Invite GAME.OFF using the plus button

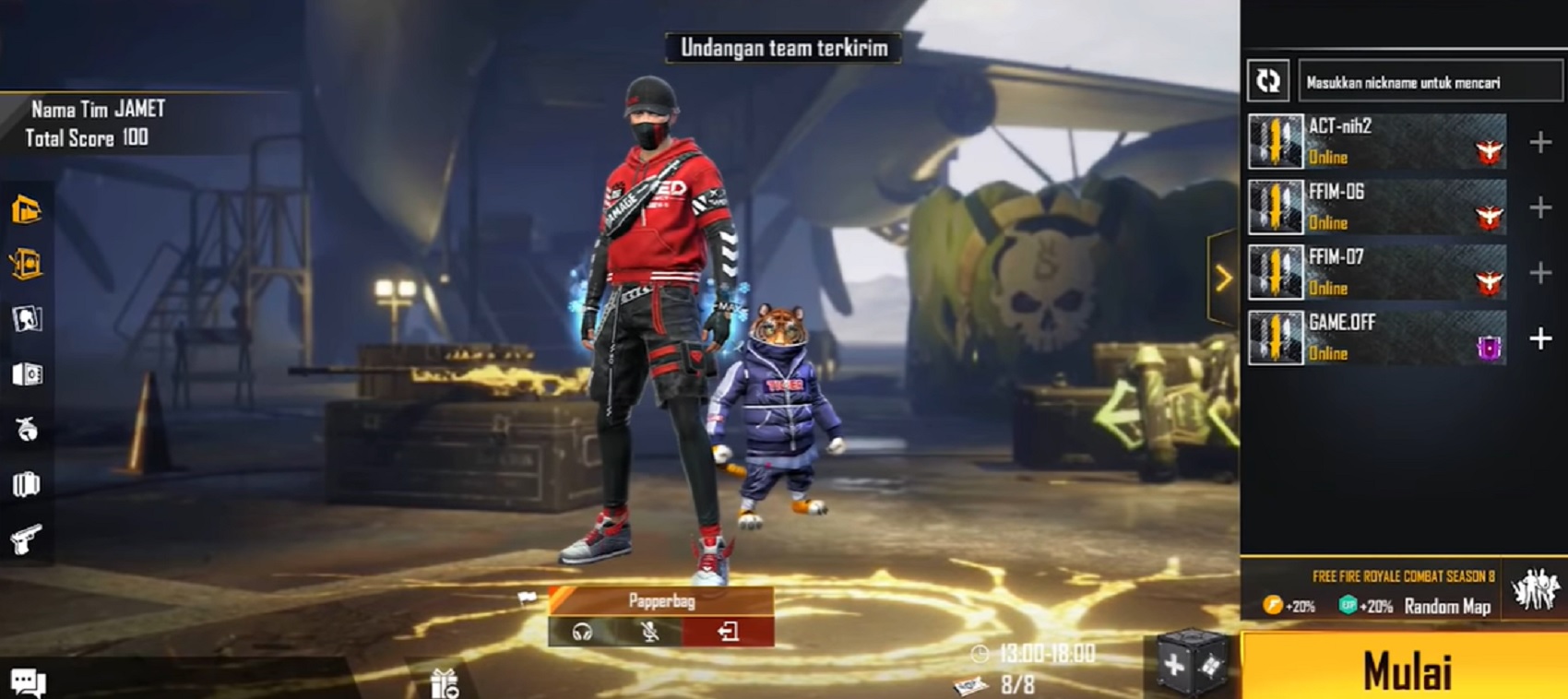[x=1538, y=339]
